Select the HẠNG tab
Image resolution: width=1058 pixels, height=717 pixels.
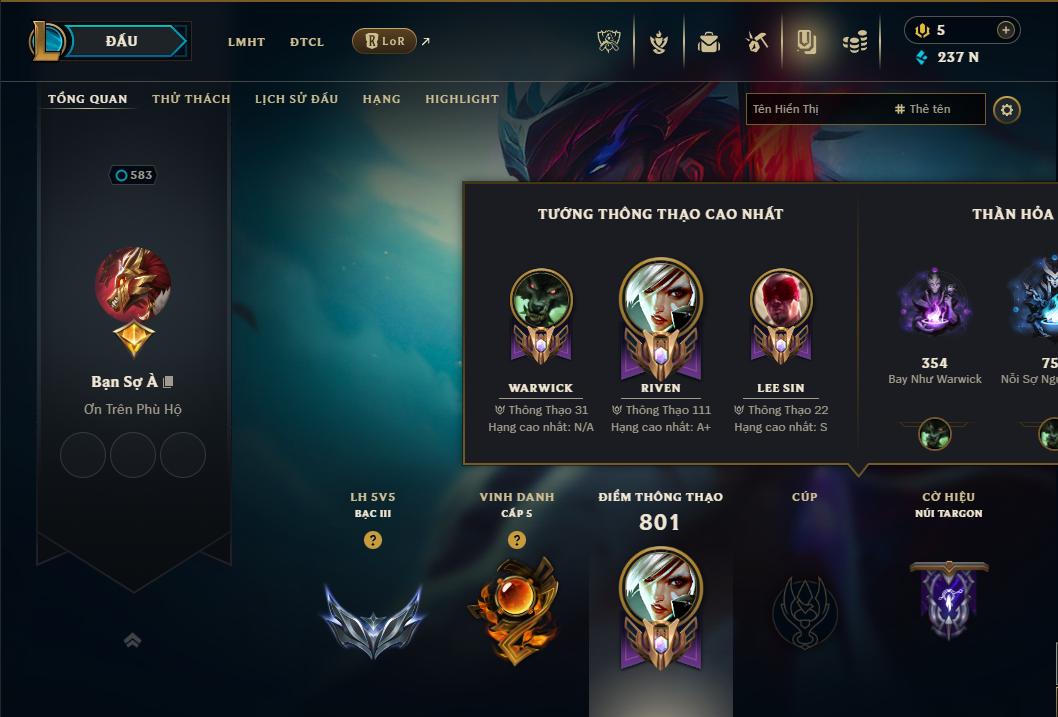point(381,99)
